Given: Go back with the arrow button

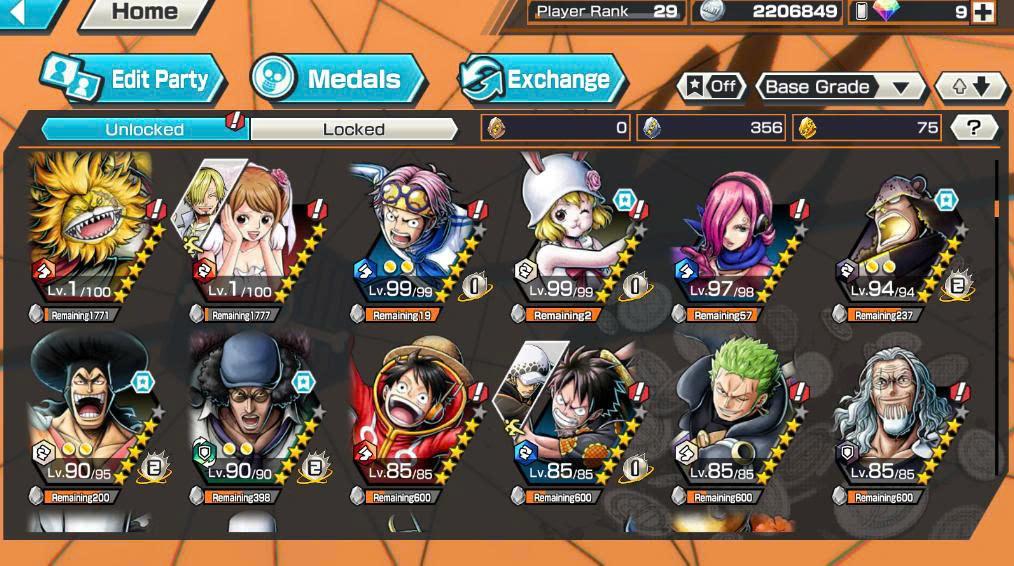Looking at the screenshot, I should coord(22,13).
